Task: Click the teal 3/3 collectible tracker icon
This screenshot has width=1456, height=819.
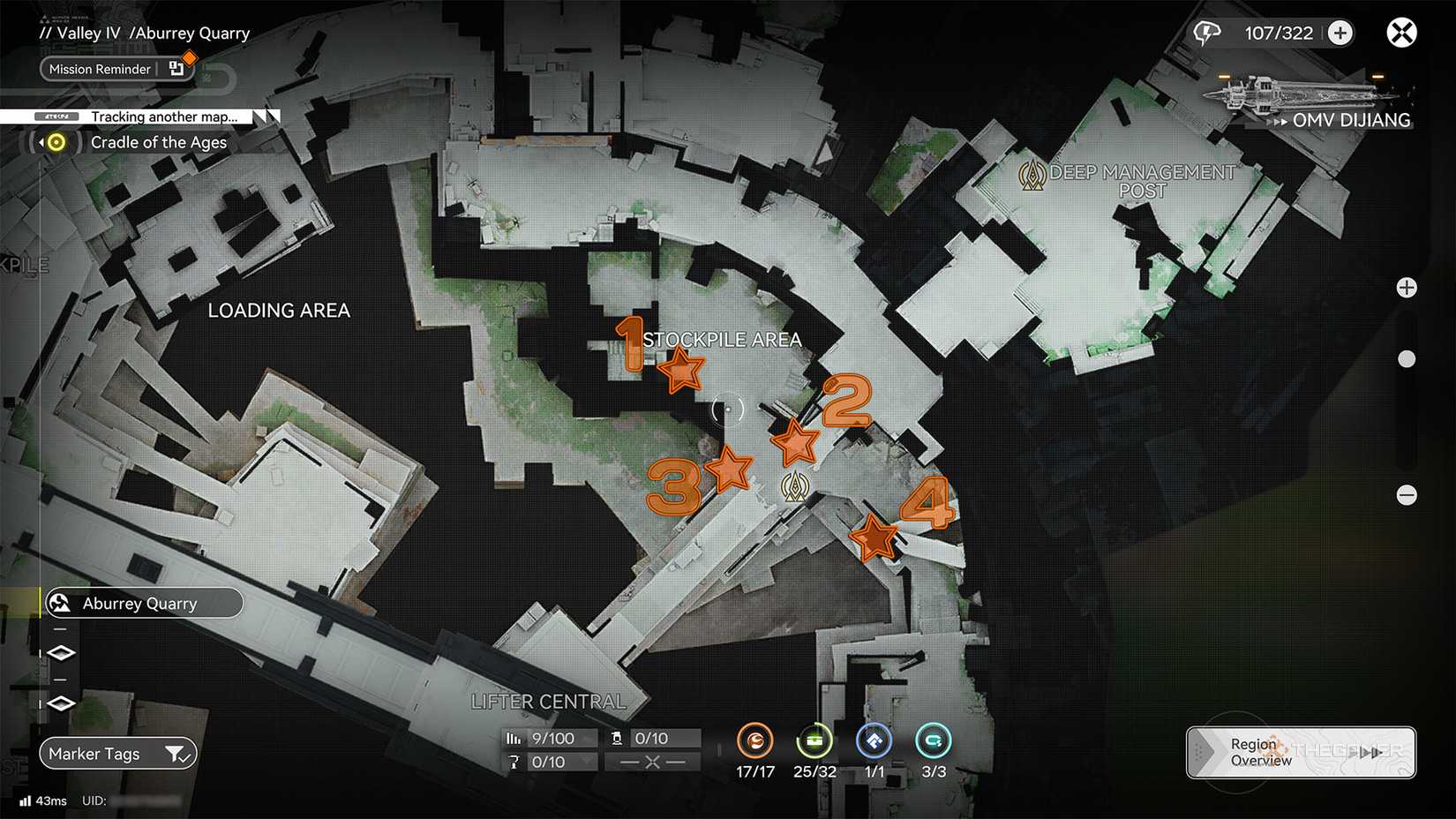Action: click(x=933, y=742)
